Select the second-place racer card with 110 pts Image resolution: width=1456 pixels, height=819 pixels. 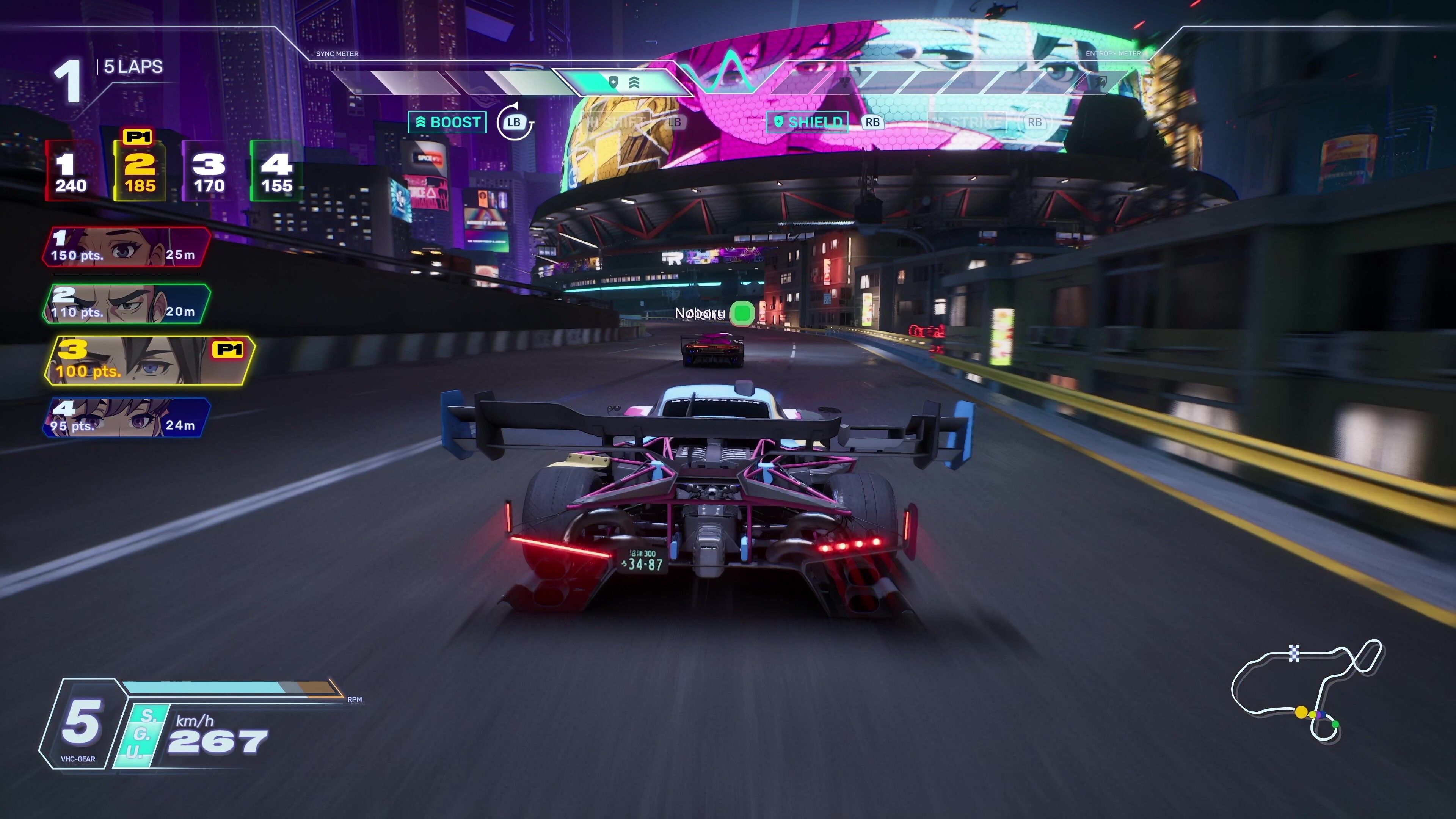click(x=126, y=304)
